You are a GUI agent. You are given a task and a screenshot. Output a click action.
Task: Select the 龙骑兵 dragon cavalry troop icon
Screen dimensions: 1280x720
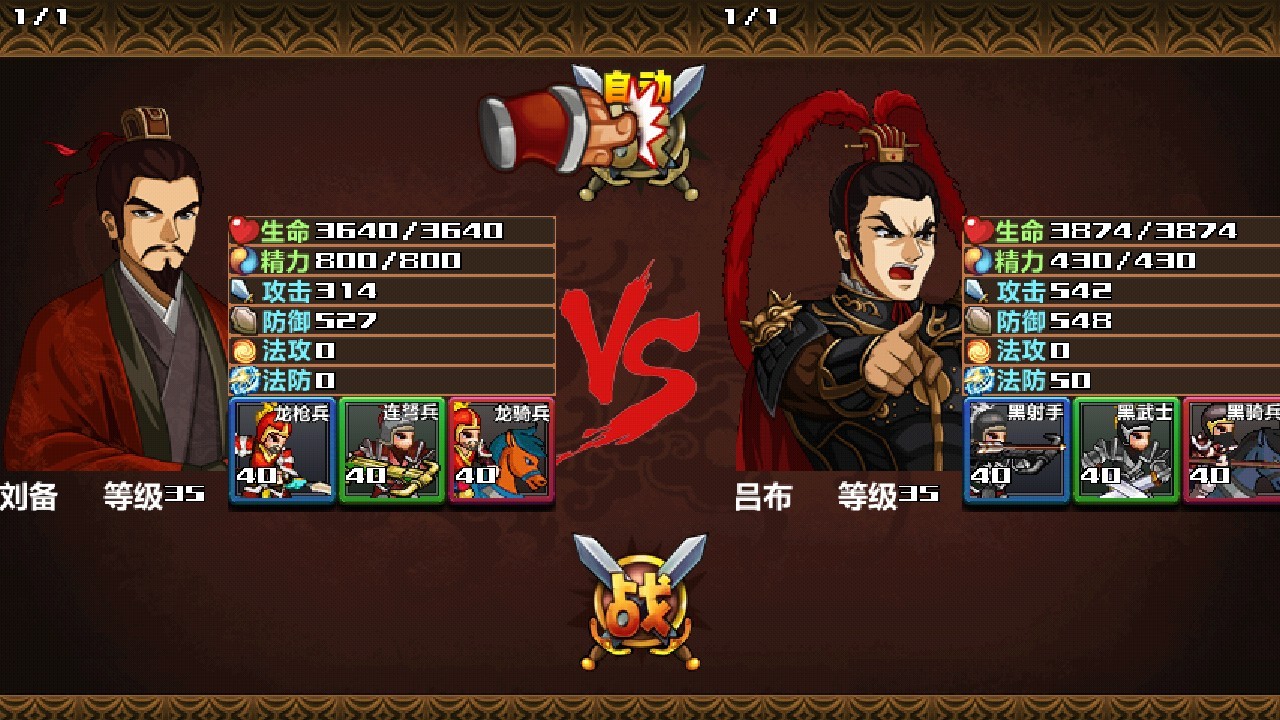coord(503,450)
